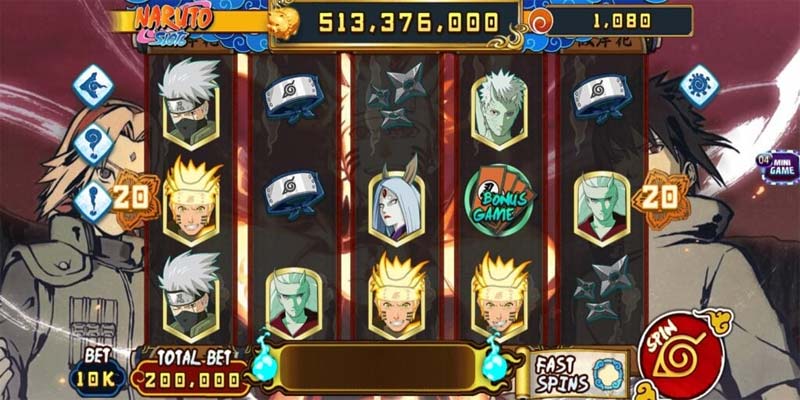Adjust the Total Bet 200,000 field
The width and height of the screenshot is (800, 400).
click(191, 377)
